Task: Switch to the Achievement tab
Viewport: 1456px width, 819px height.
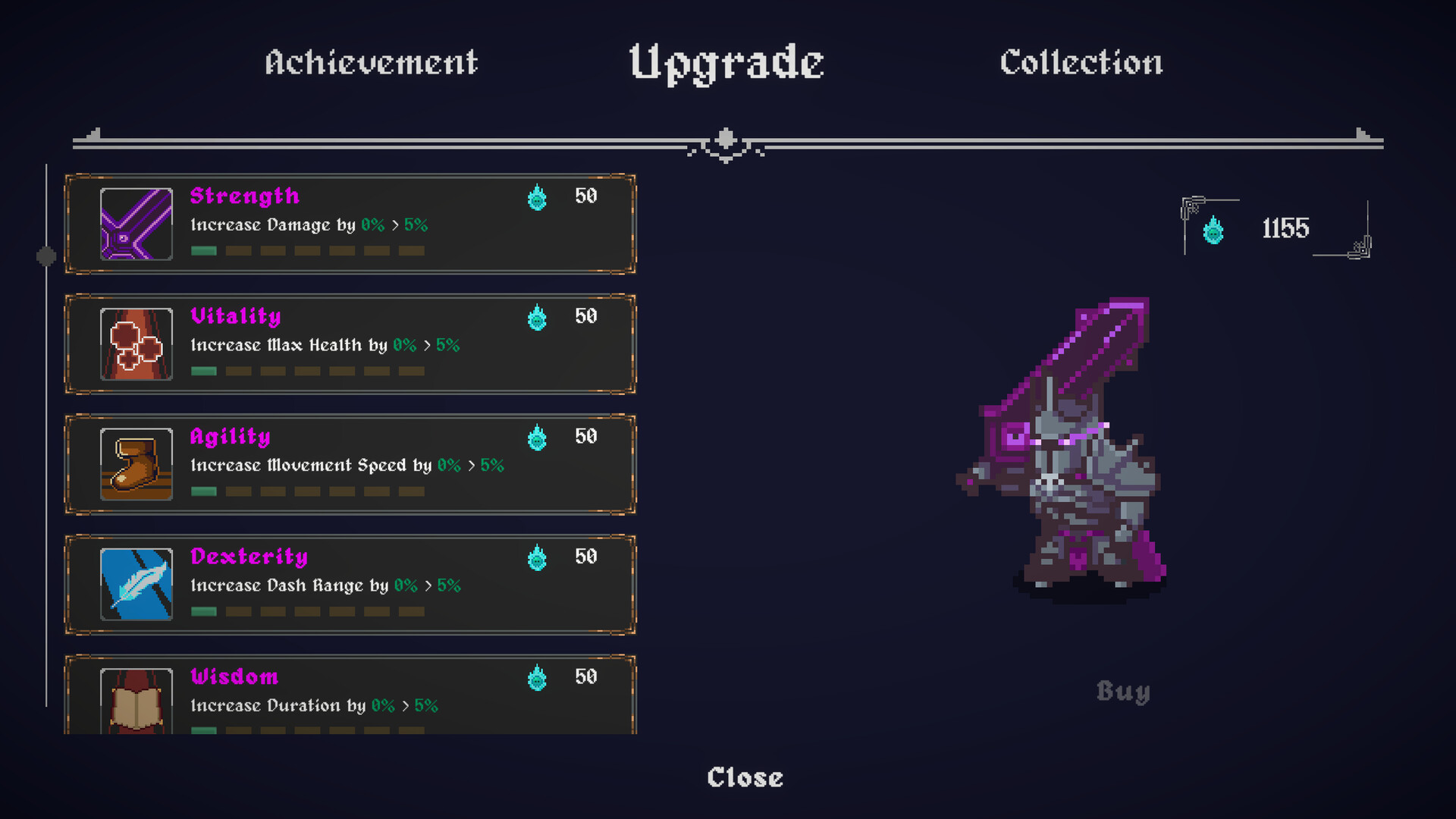Action: [371, 62]
